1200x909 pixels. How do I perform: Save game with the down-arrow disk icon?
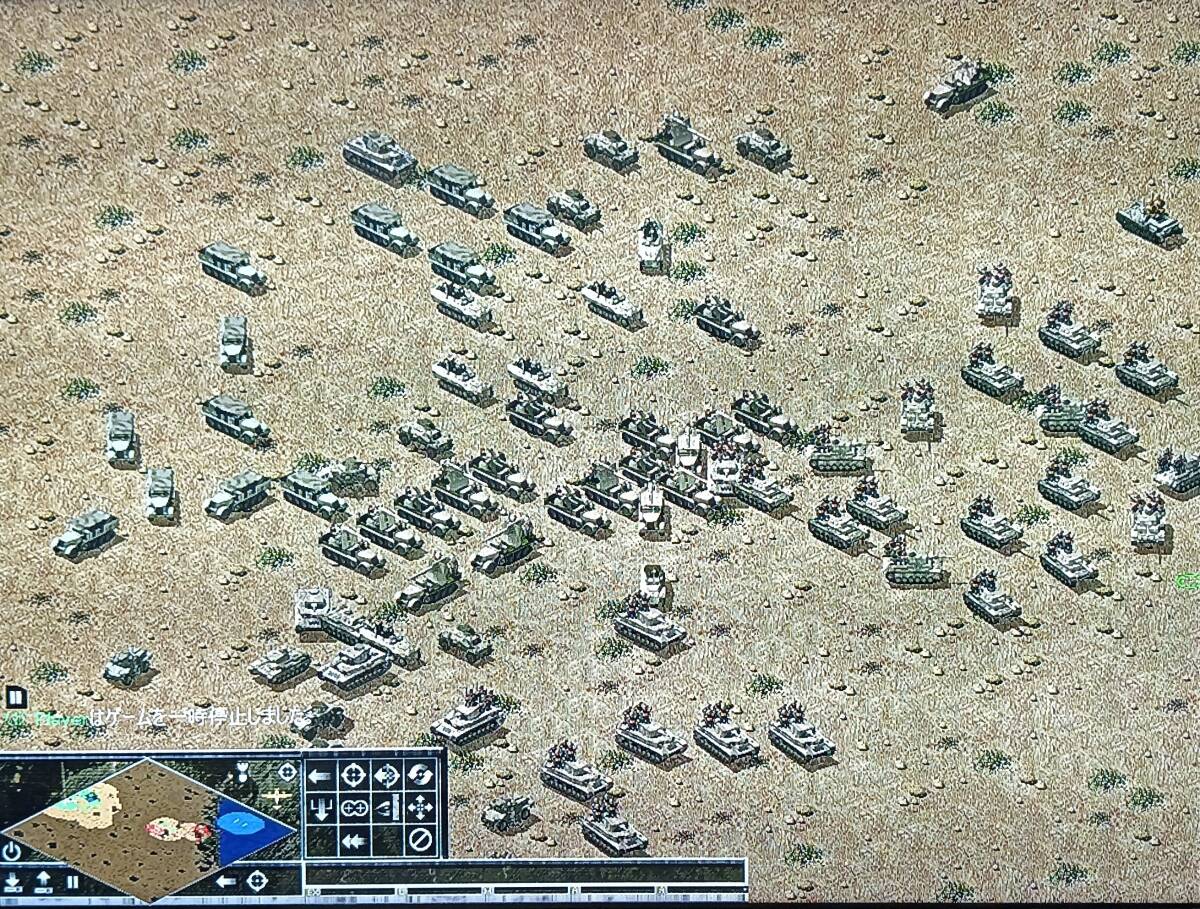coord(13,882)
